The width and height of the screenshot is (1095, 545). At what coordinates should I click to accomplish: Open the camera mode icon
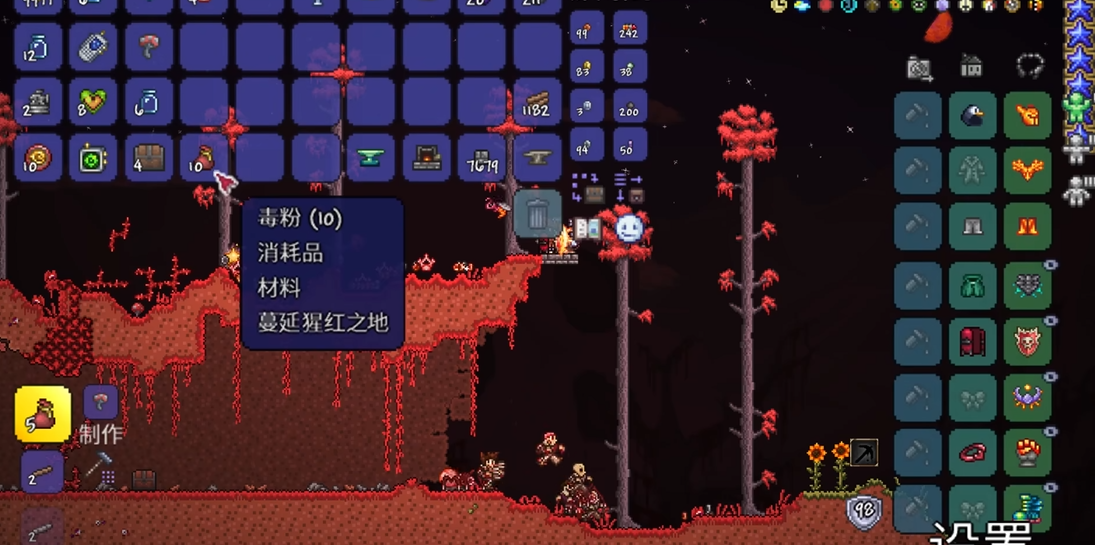919,68
